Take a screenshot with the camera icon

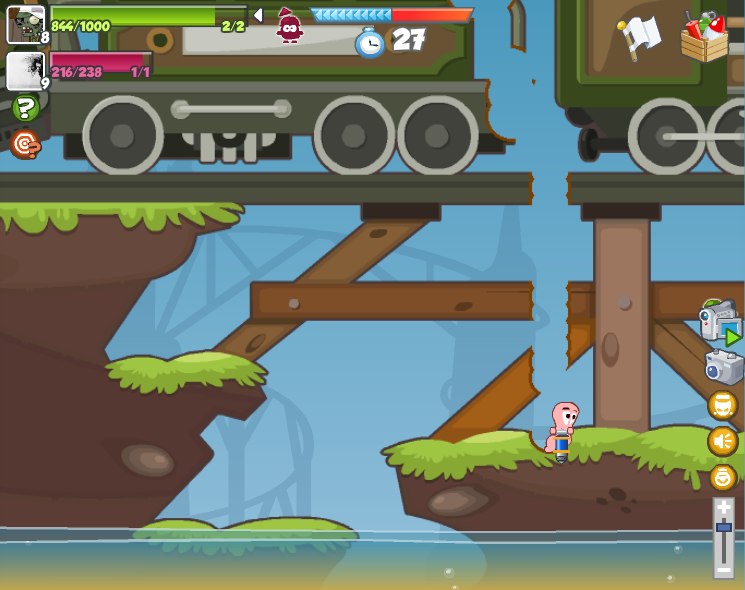point(724,367)
